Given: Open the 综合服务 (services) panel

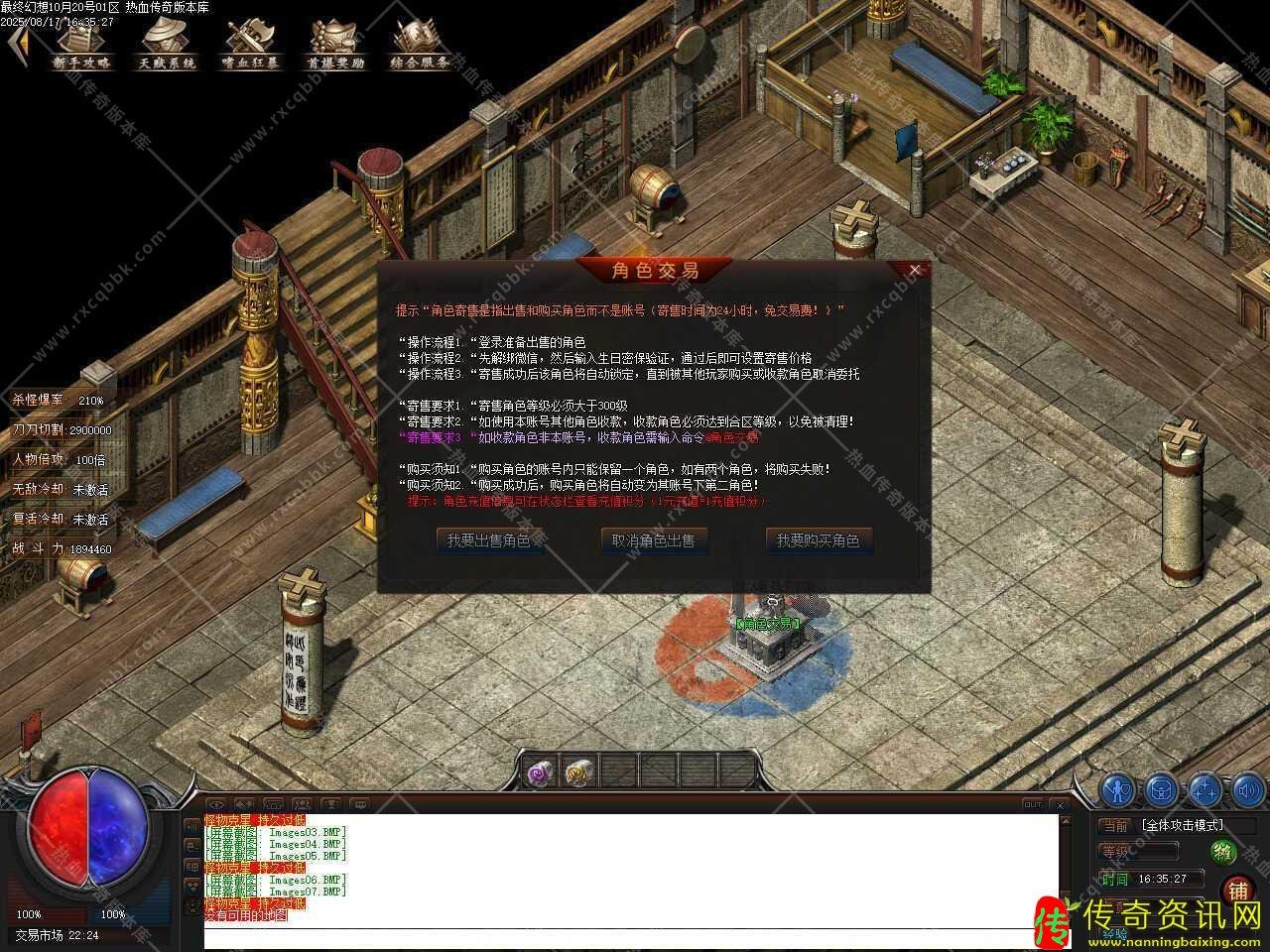Looking at the screenshot, I should [x=419, y=45].
